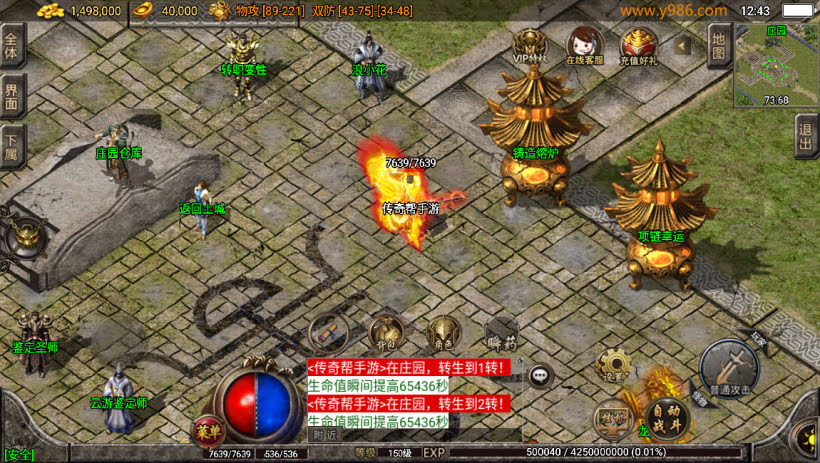The height and width of the screenshot is (463, 820).
Task: Contact 在线客服 online support
Action: pos(584,45)
